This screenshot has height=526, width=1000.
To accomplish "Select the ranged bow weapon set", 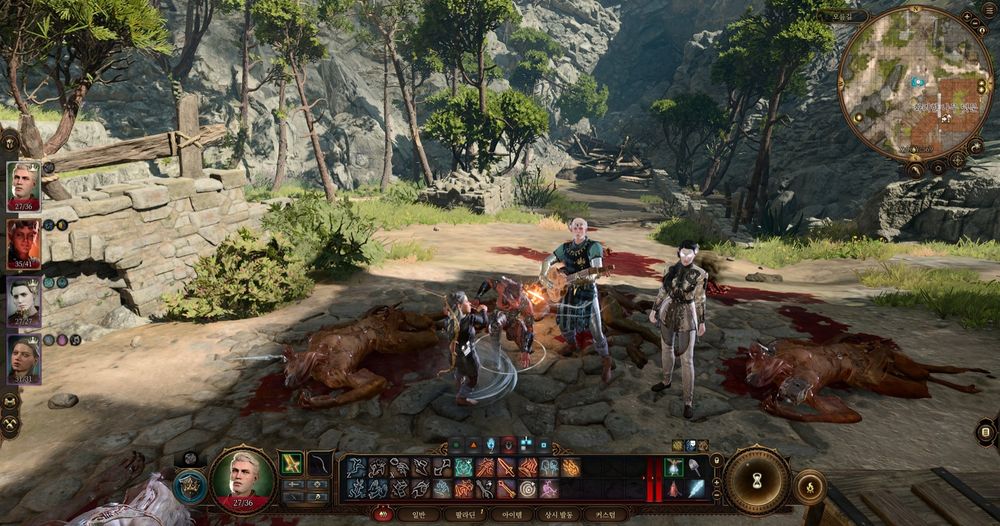I will coord(319,463).
